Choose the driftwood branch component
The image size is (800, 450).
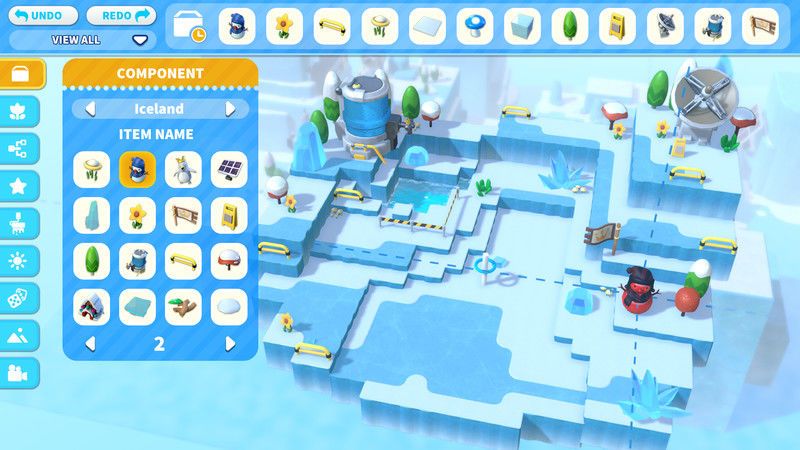click(183, 307)
